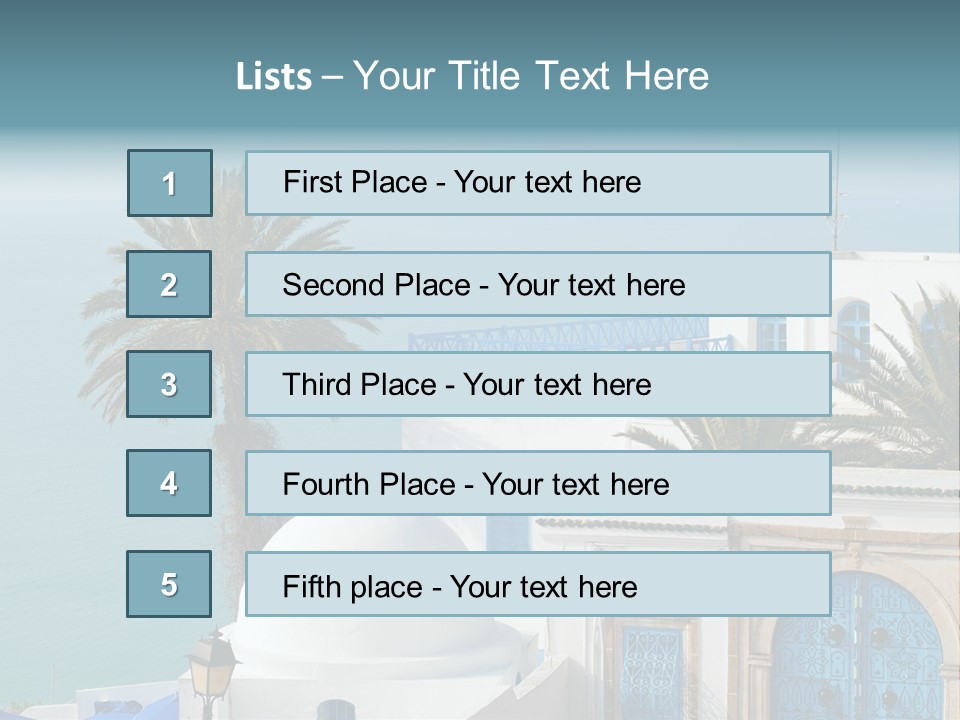Click the Fifth place text row
The height and width of the screenshot is (720, 960).
coord(538,584)
